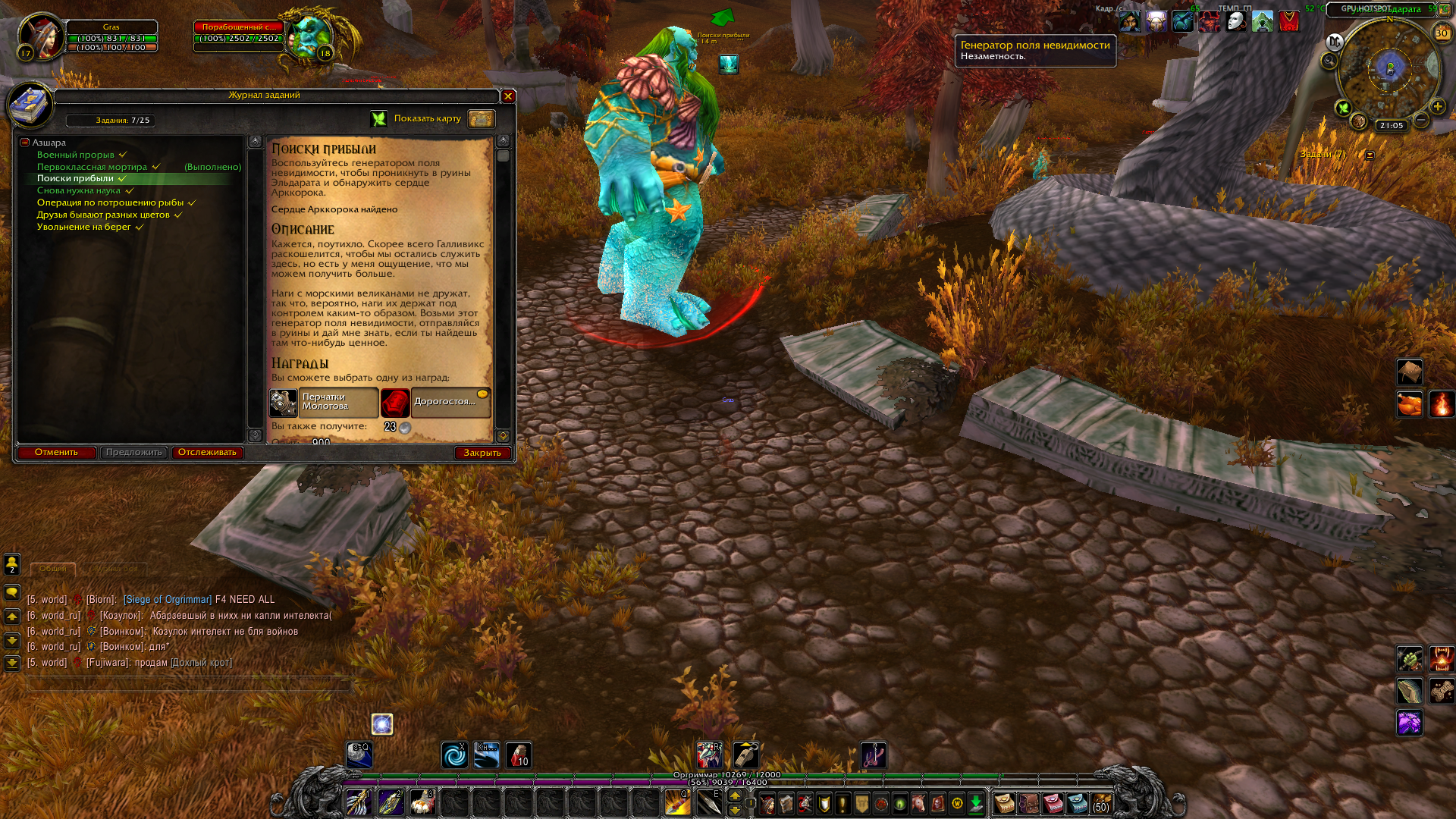Click the Отменить abandon quest button
Viewport: 1456px width, 819px height.
(56, 453)
